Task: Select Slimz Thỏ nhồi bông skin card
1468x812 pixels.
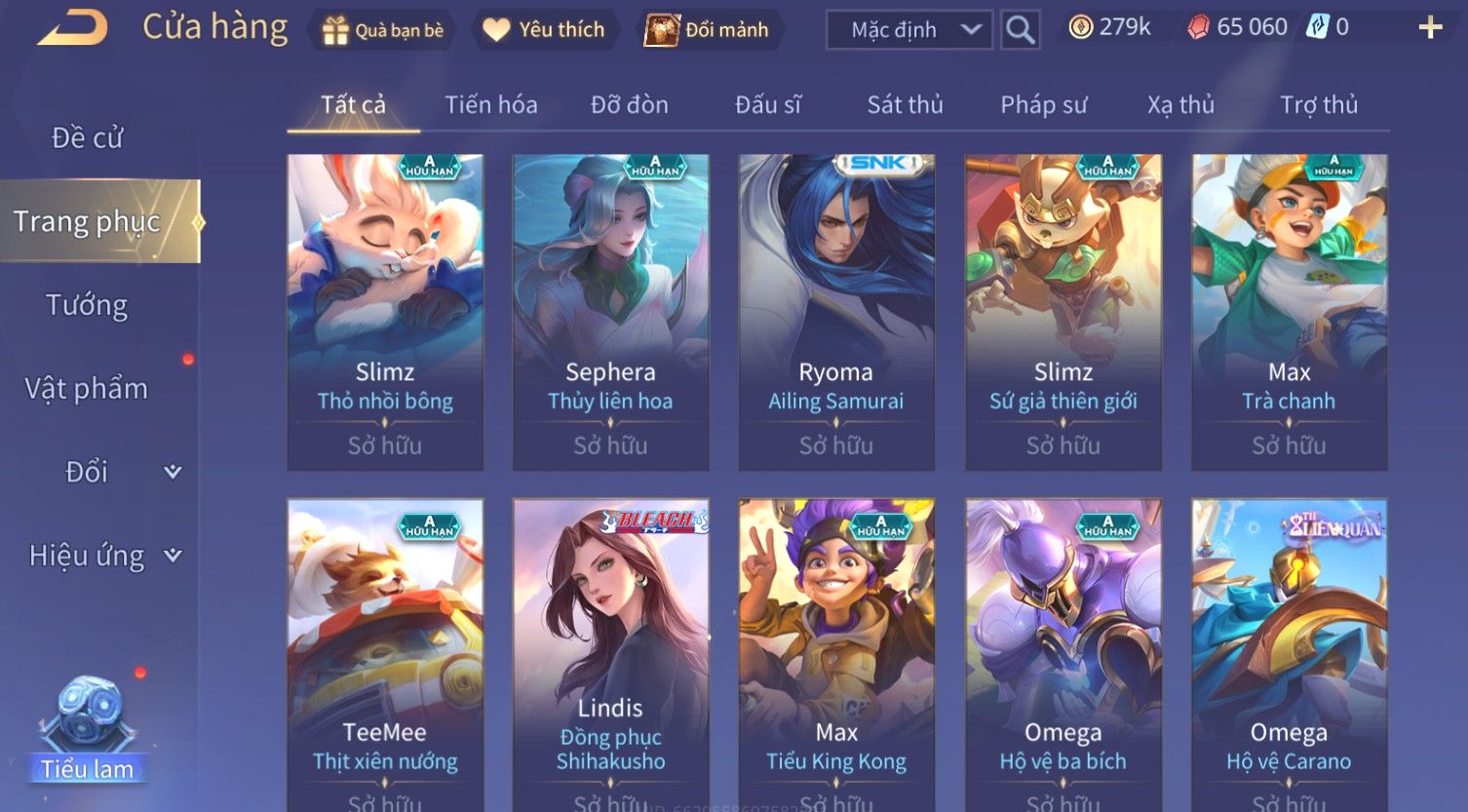Action: tap(385, 312)
